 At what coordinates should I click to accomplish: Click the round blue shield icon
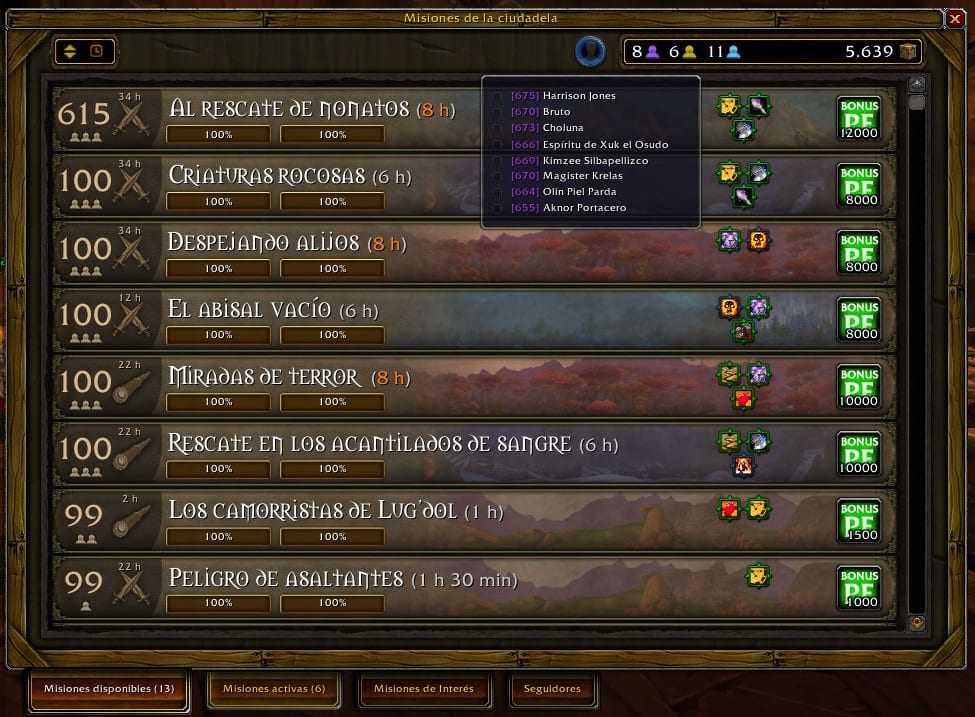(591, 51)
